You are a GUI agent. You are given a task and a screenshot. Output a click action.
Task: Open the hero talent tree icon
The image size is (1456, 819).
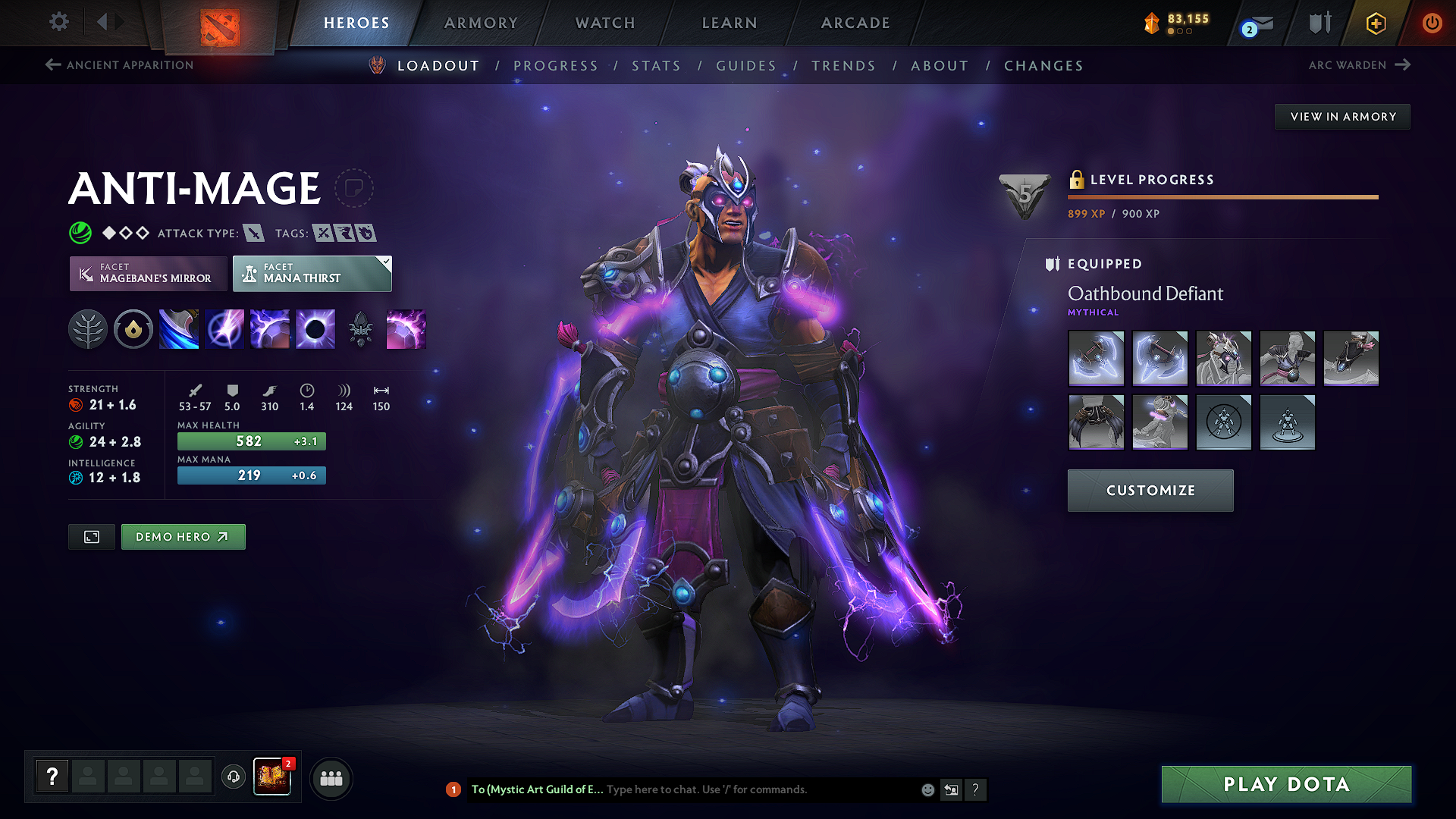88,328
